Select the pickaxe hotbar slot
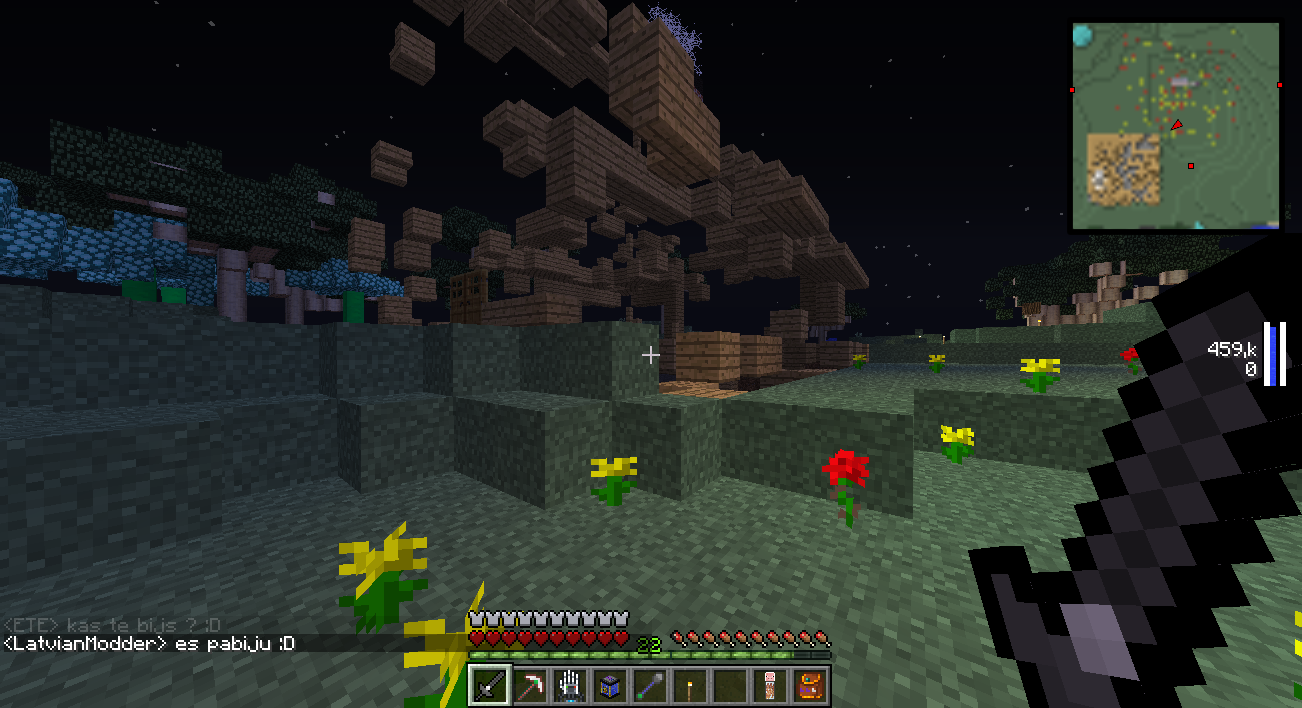1302x708 pixels. tap(530, 686)
